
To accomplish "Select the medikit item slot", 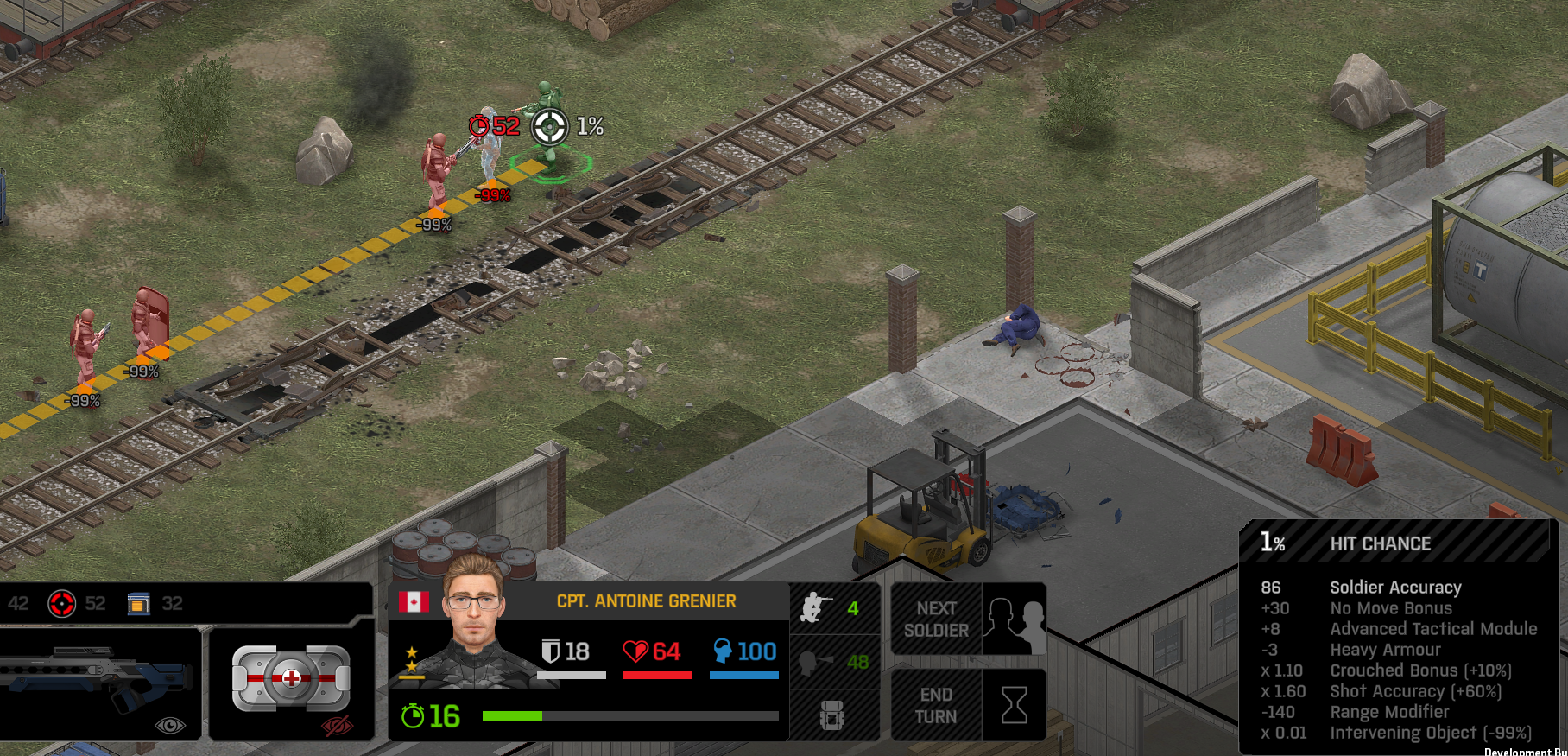I will pos(291,678).
